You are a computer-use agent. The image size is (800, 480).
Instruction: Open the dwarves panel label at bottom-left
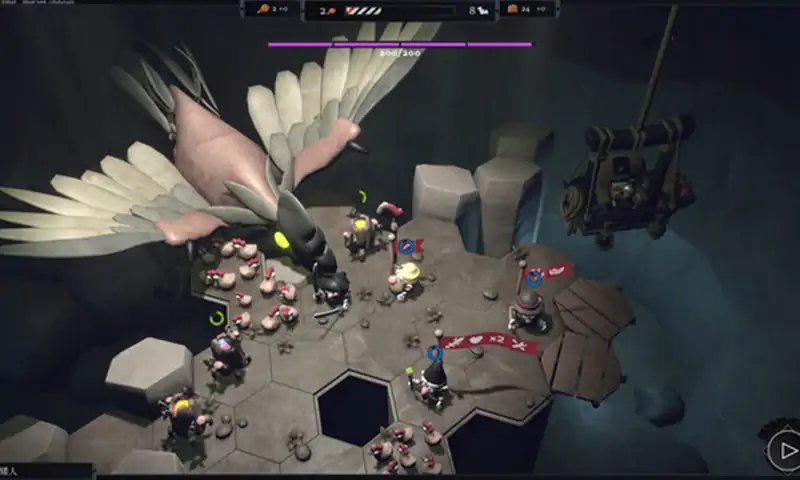(12, 470)
